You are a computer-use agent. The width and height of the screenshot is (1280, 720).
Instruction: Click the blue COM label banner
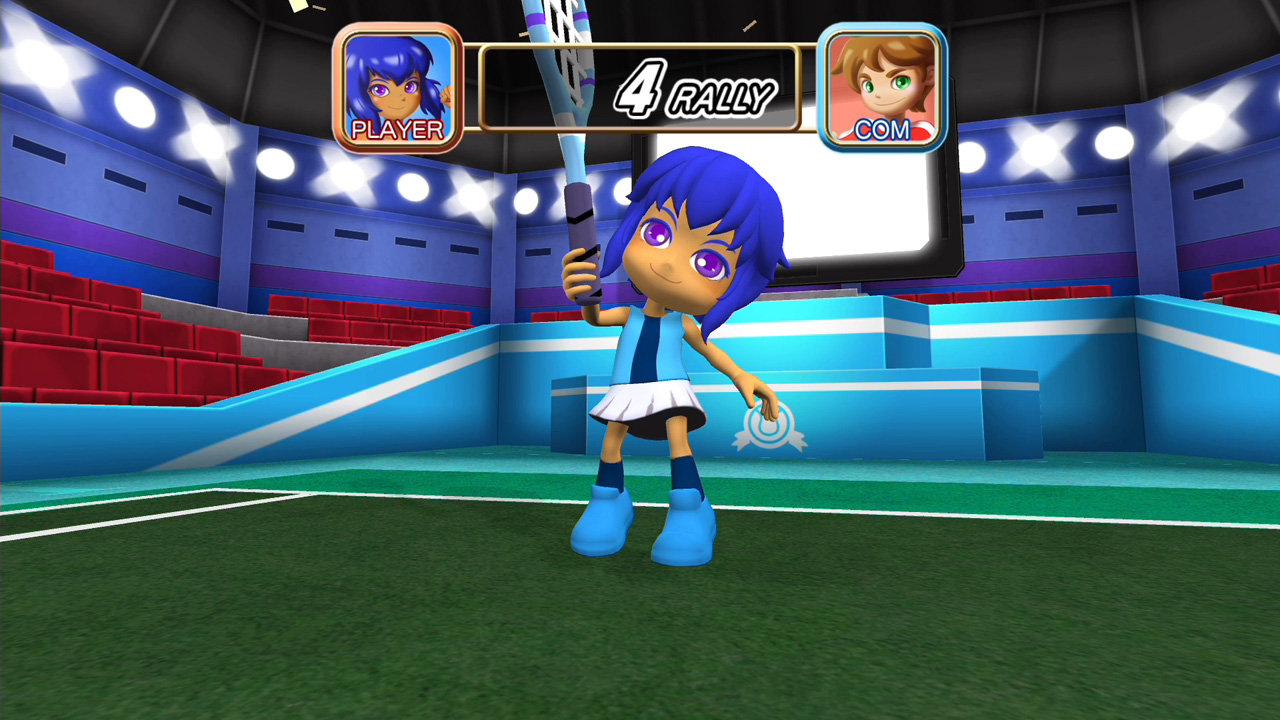882,128
